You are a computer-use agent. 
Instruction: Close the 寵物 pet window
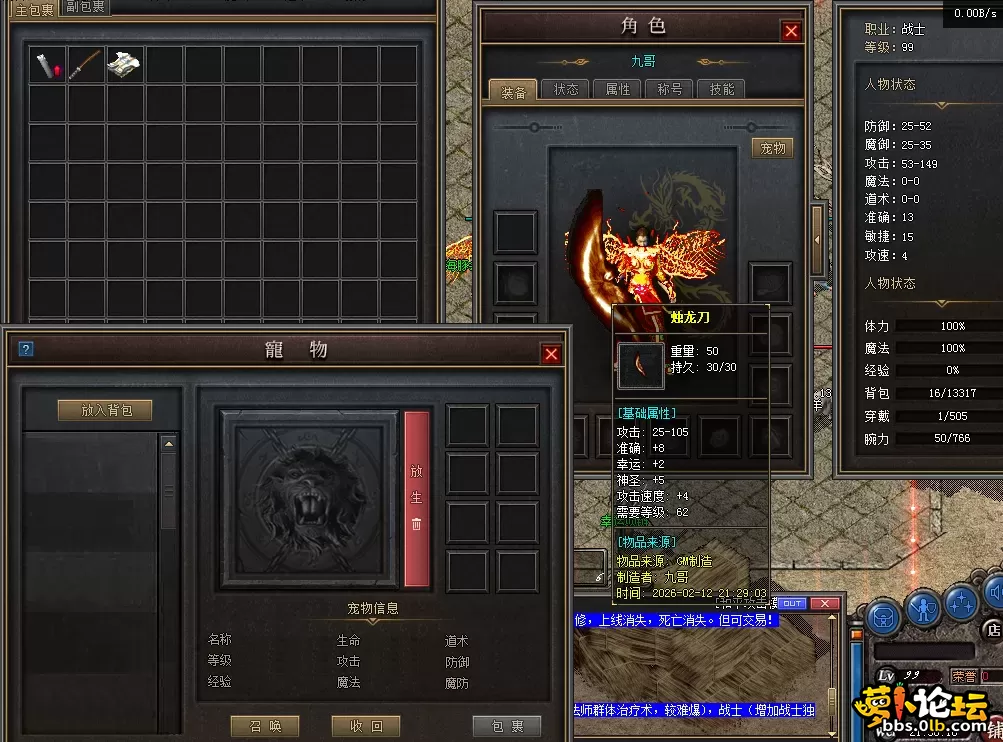click(551, 354)
